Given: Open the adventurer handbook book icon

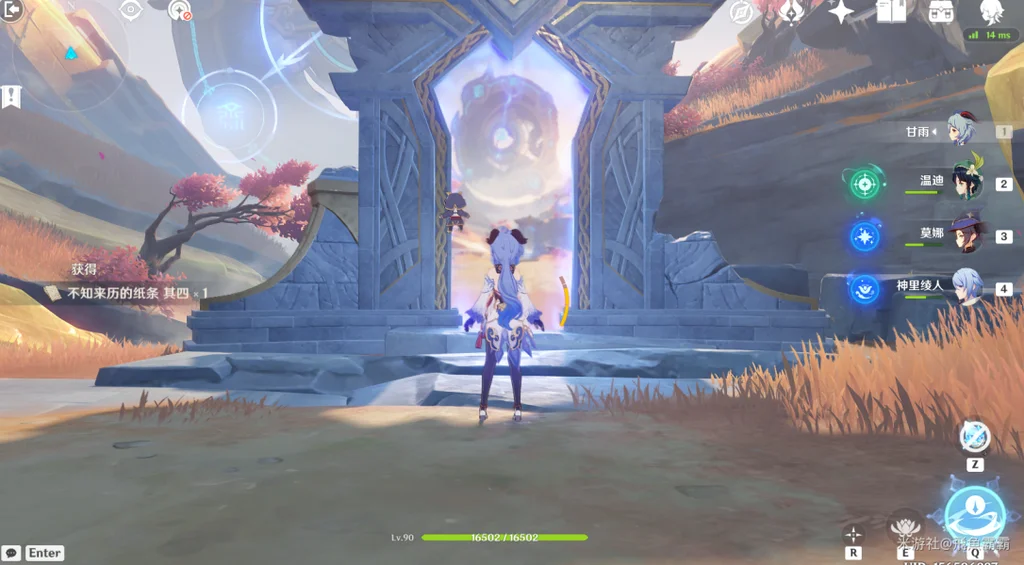Looking at the screenshot, I should pyautogui.click(x=890, y=12).
